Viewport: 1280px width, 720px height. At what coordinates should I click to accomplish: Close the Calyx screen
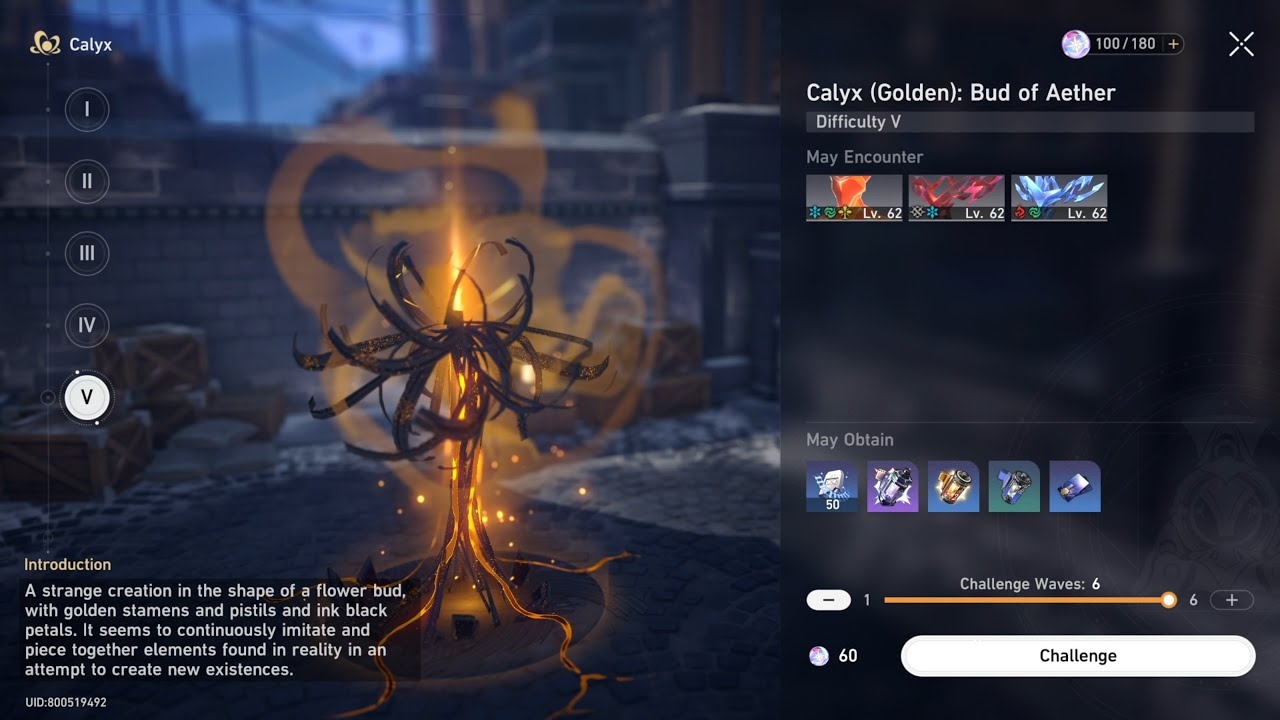point(1241,44)
